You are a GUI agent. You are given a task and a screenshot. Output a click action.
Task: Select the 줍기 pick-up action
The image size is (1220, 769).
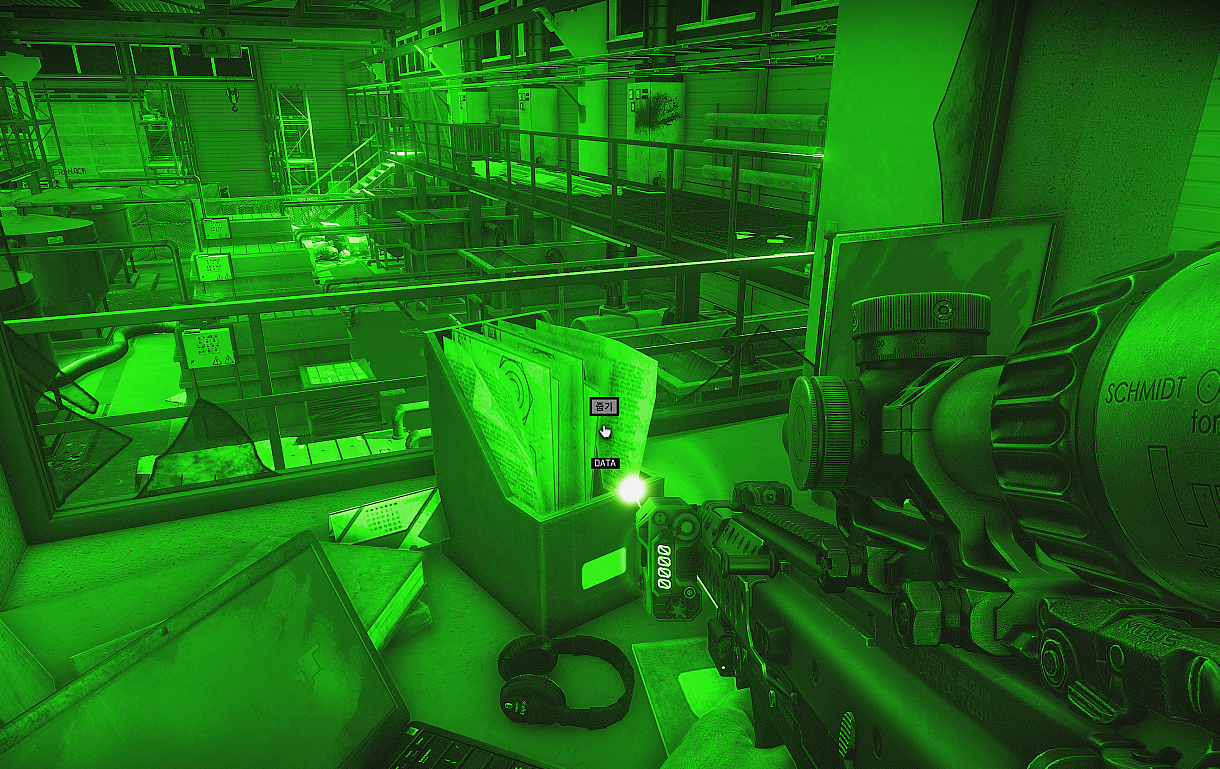pyautogui.click(x=603, y=407)
